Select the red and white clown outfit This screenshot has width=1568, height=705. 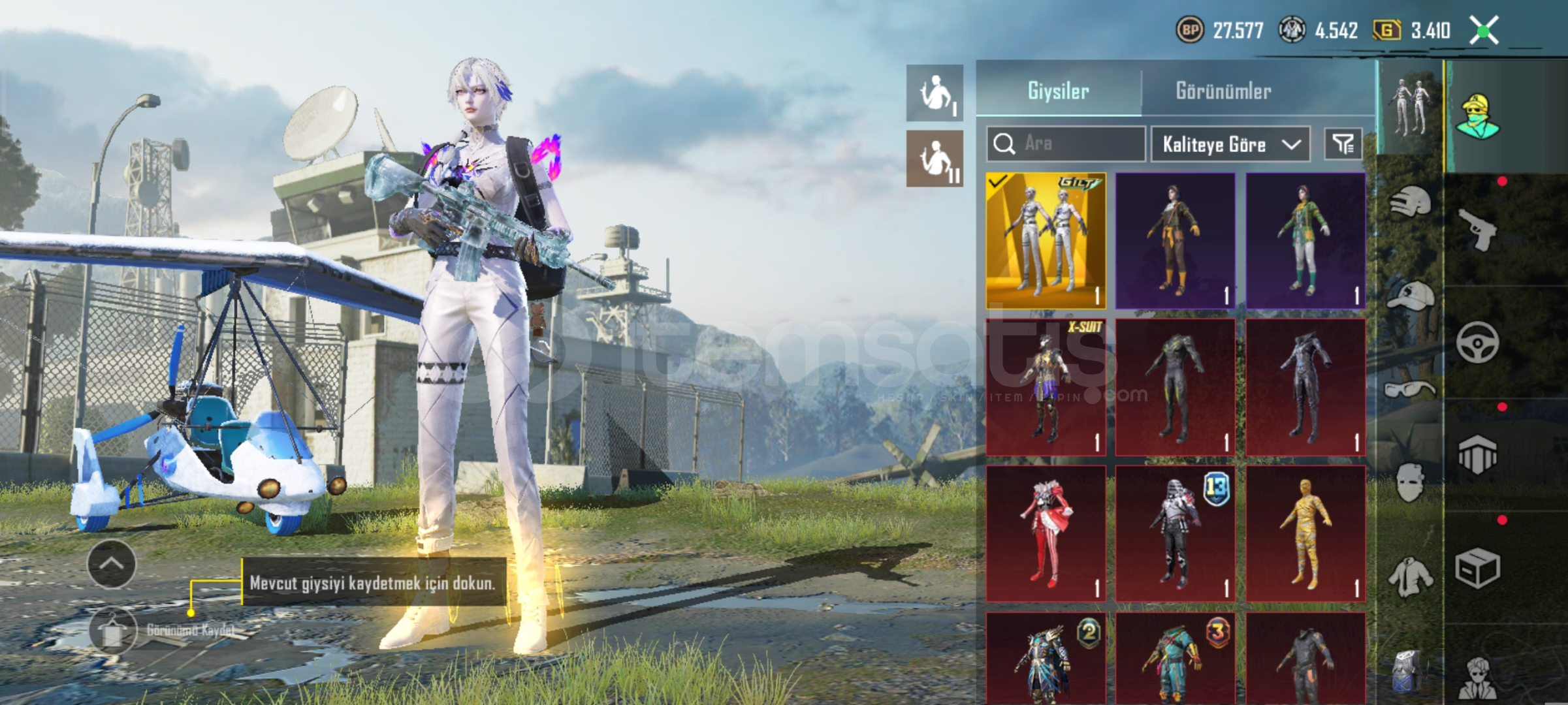1046,533
